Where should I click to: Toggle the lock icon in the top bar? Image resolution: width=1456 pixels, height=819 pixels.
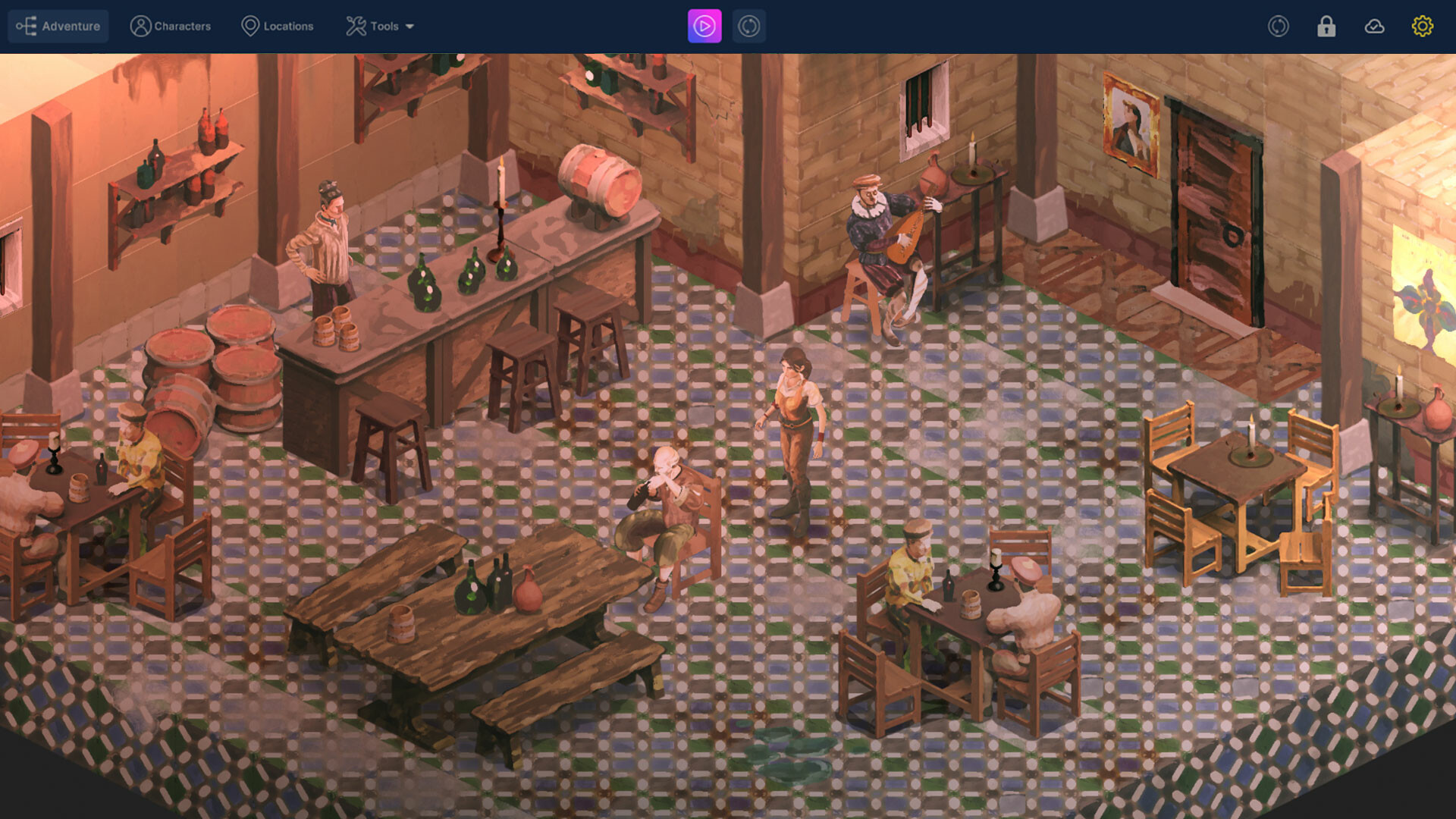tap(1326, 26)
